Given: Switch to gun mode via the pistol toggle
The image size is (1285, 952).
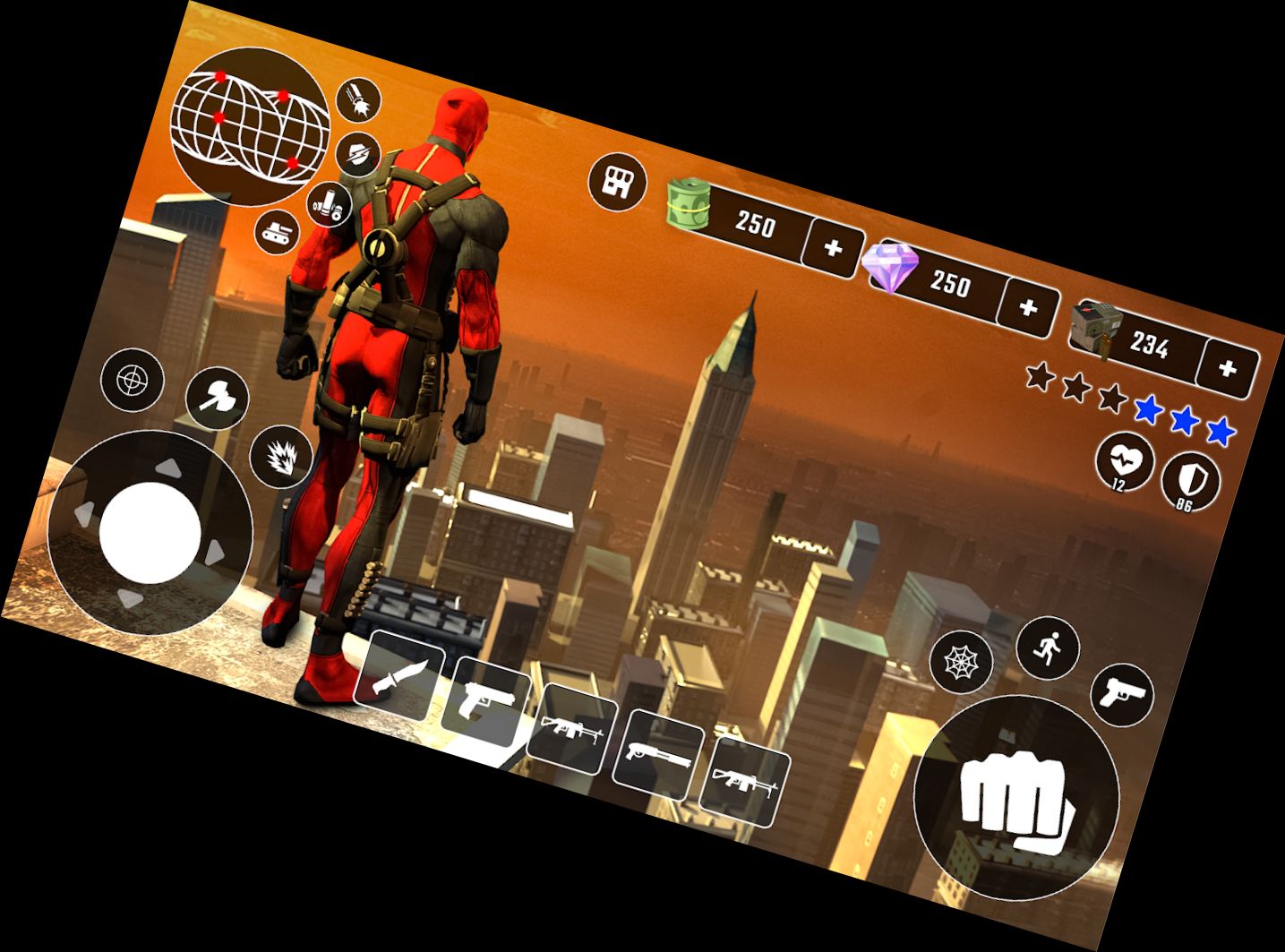Looking at the screenshot, I should (x=1123, y=695).
